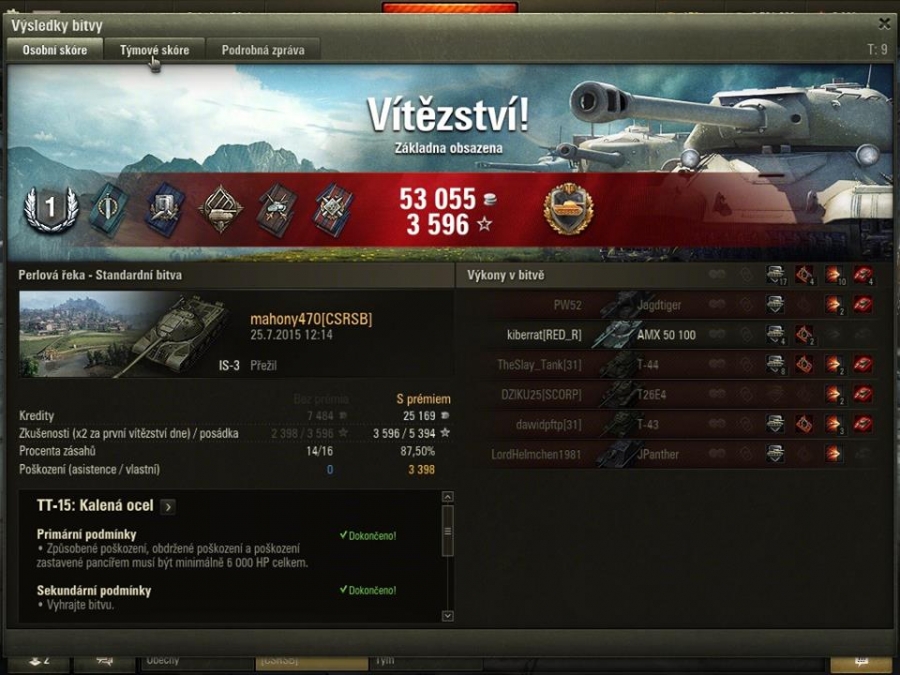The width and height of the screenshot is (900, 675).
Task: Click player name mahony470[CSRSB]
Action: (311, 319)
